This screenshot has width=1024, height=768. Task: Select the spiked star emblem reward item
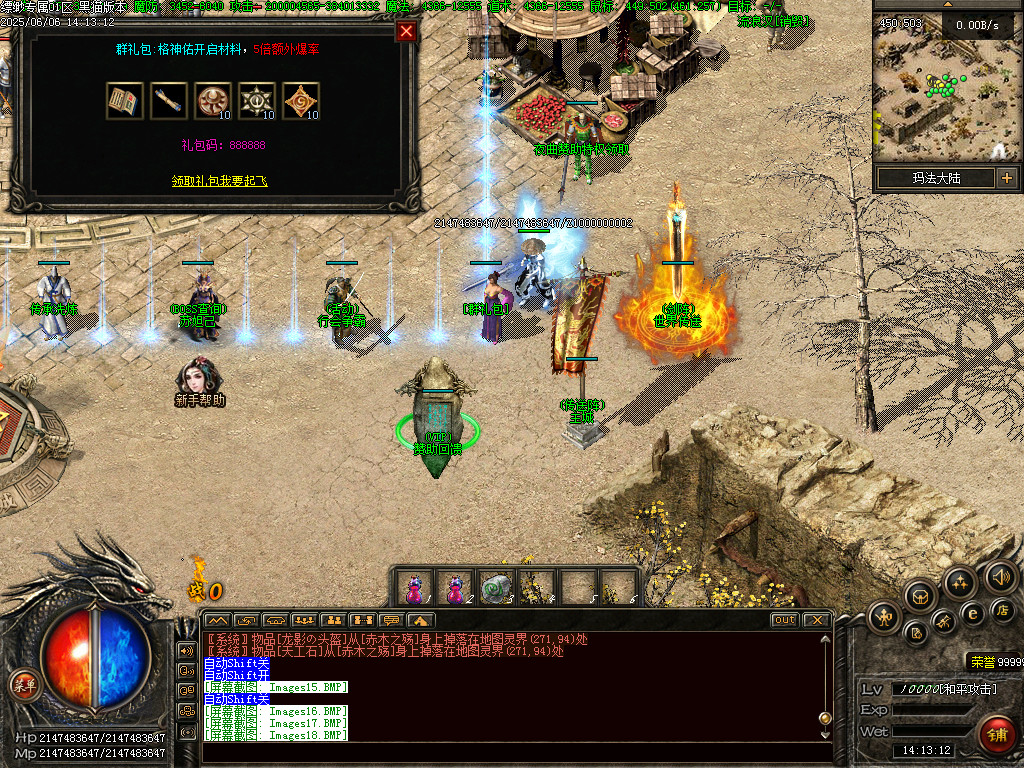tap(257, 101)
